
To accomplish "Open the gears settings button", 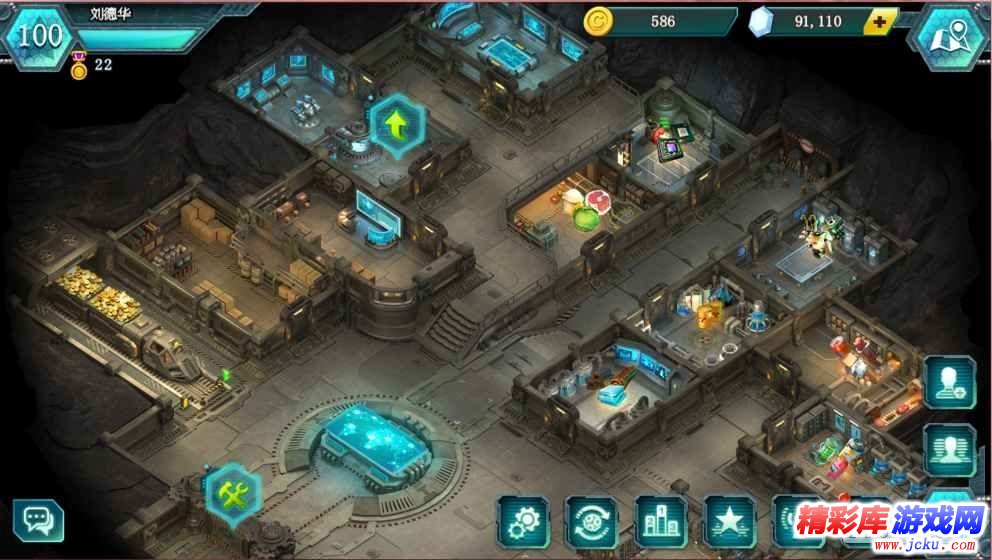I will pos(523,521).
